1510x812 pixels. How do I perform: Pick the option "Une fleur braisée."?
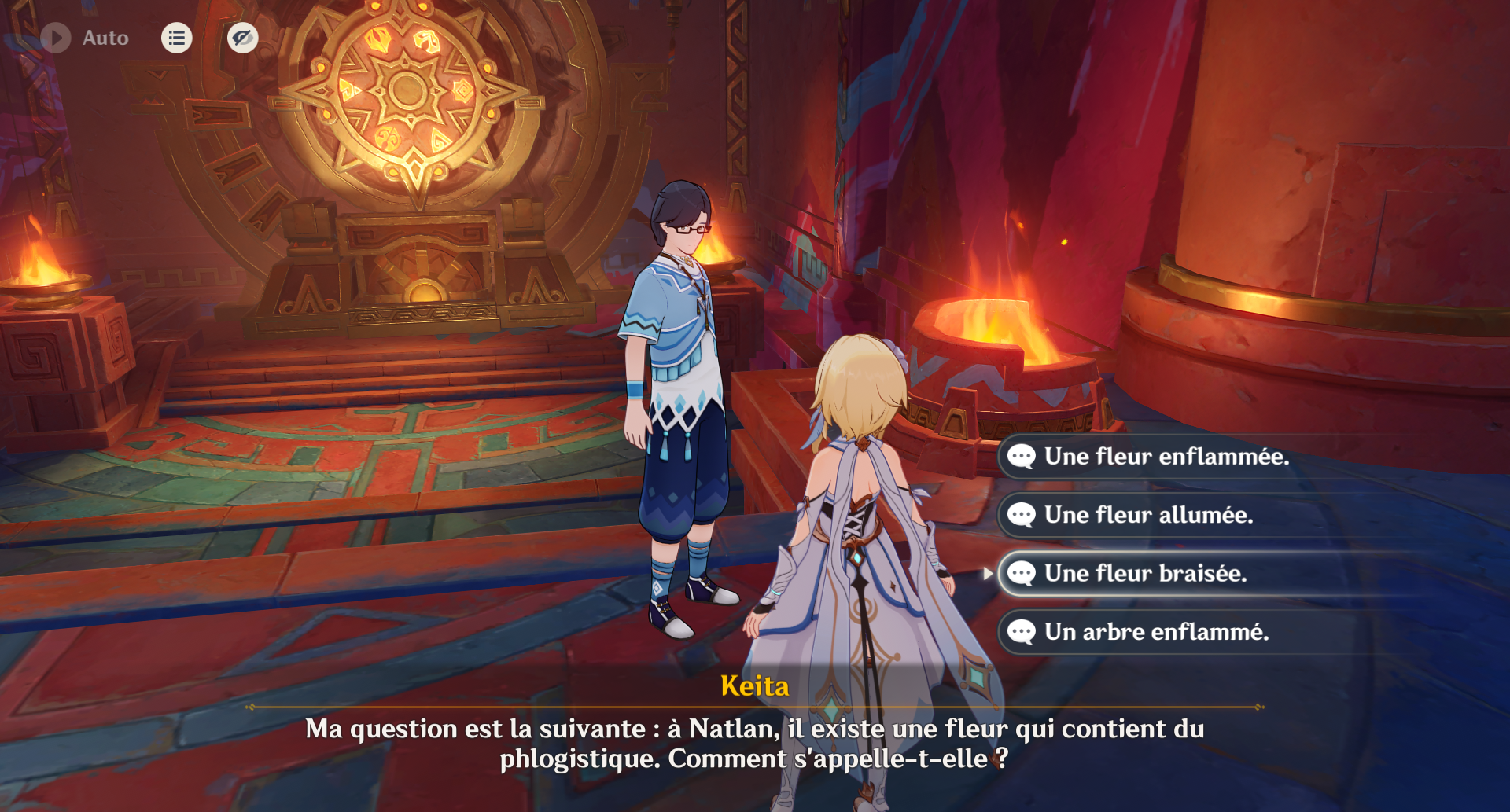pos(1145,574)
